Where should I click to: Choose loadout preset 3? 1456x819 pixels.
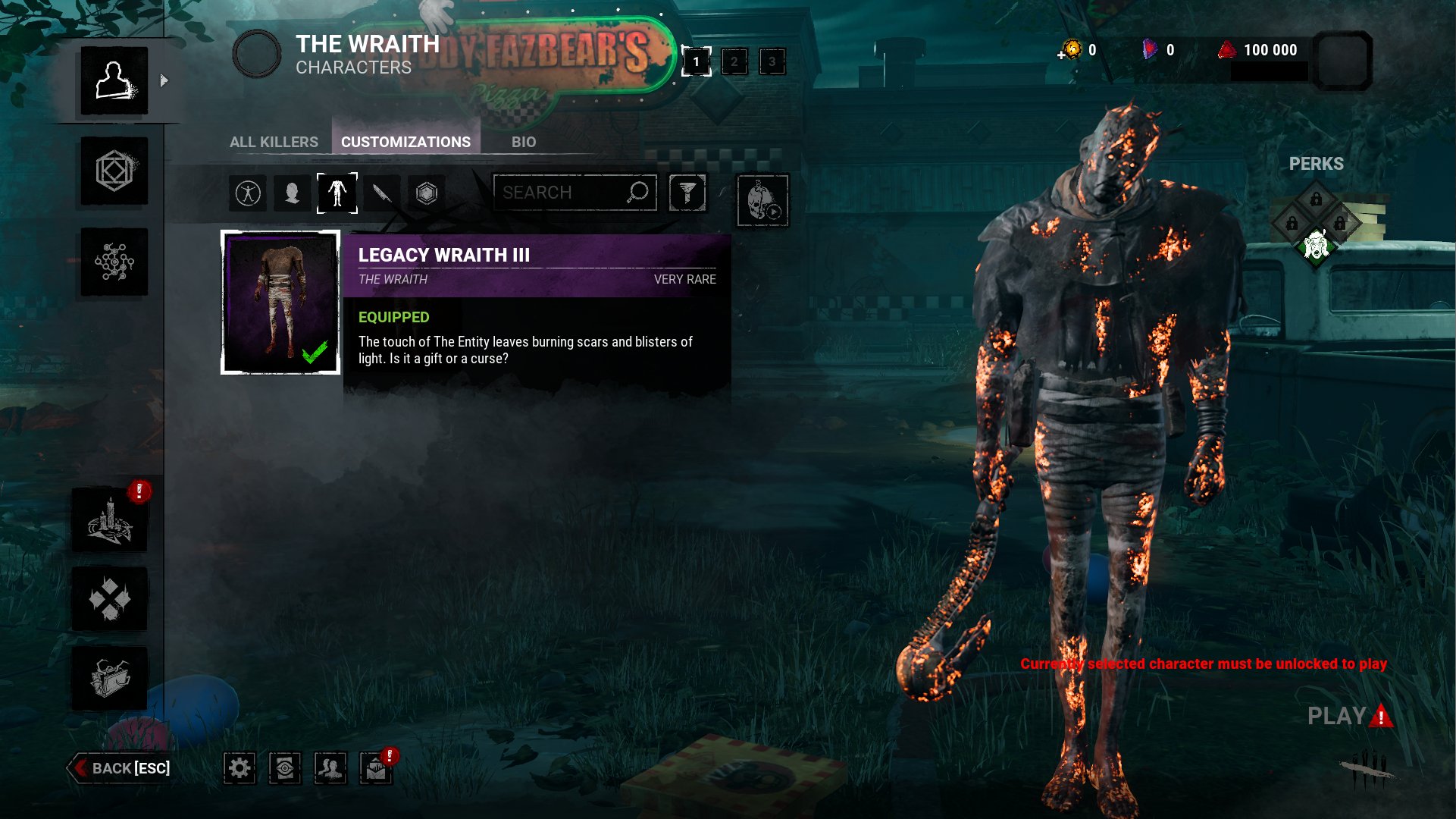(772, 61)
